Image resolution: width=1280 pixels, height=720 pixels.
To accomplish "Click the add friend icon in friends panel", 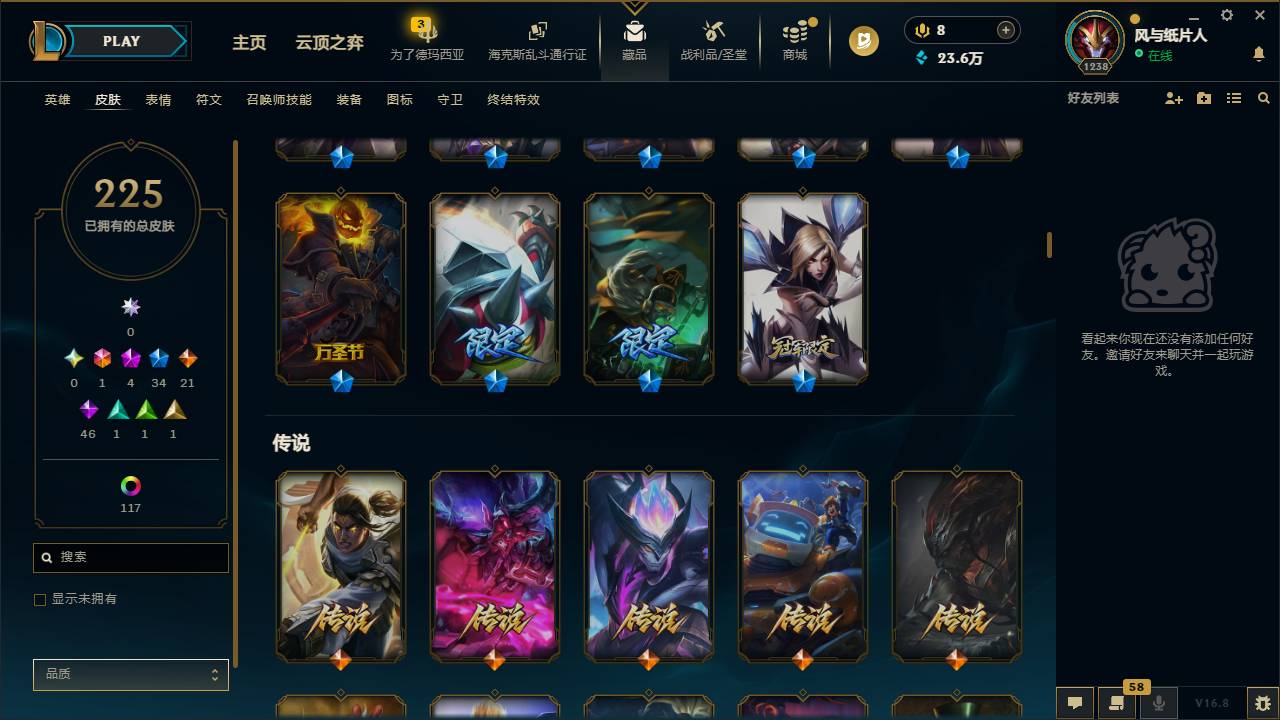I will pos(1172,97).
